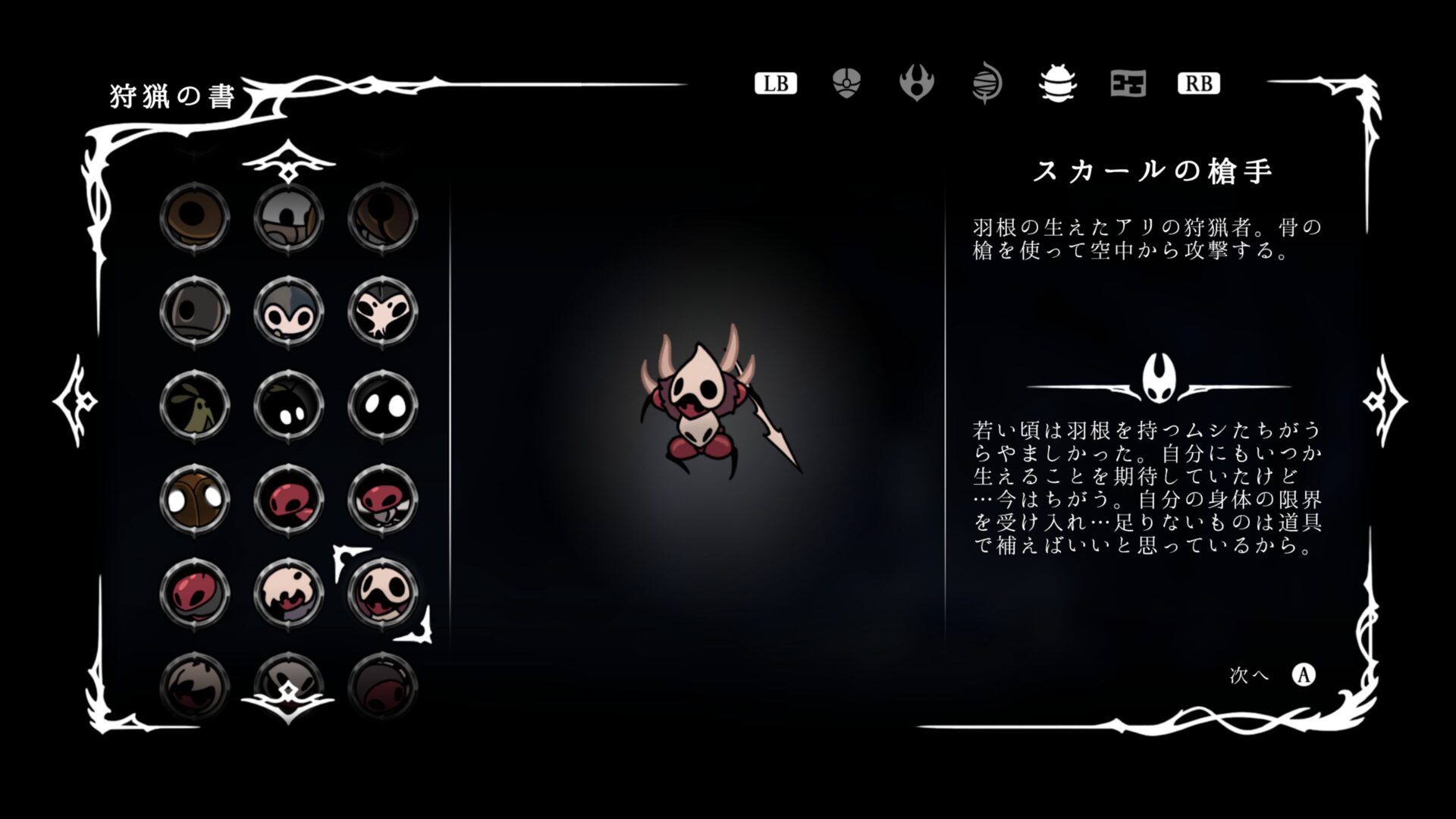Select the flame crest emblem icon
Viewport: 1456px width, 819px height.
(916, 83)
